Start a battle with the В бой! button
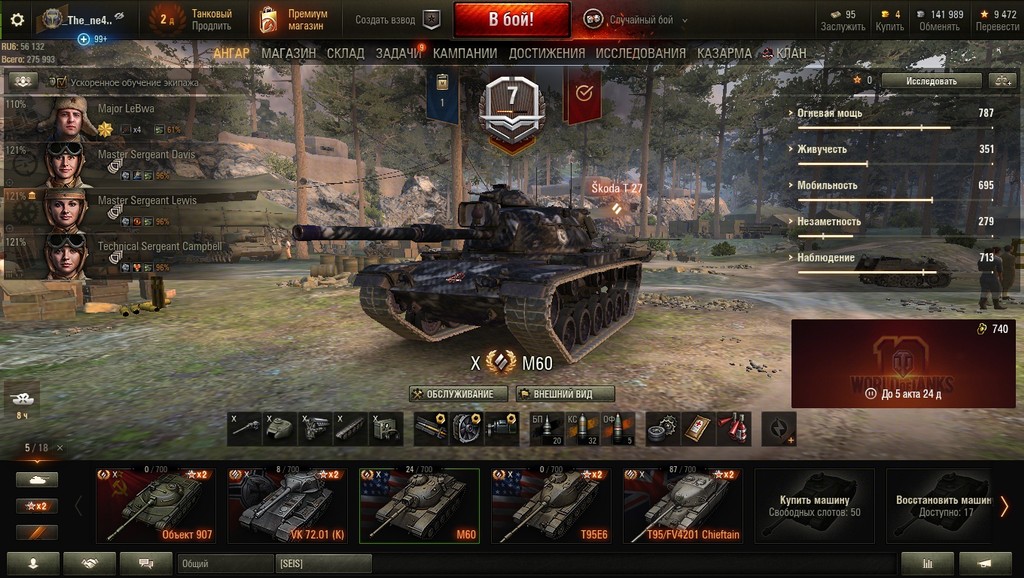The image size is (1024, 578). point(511,19)
